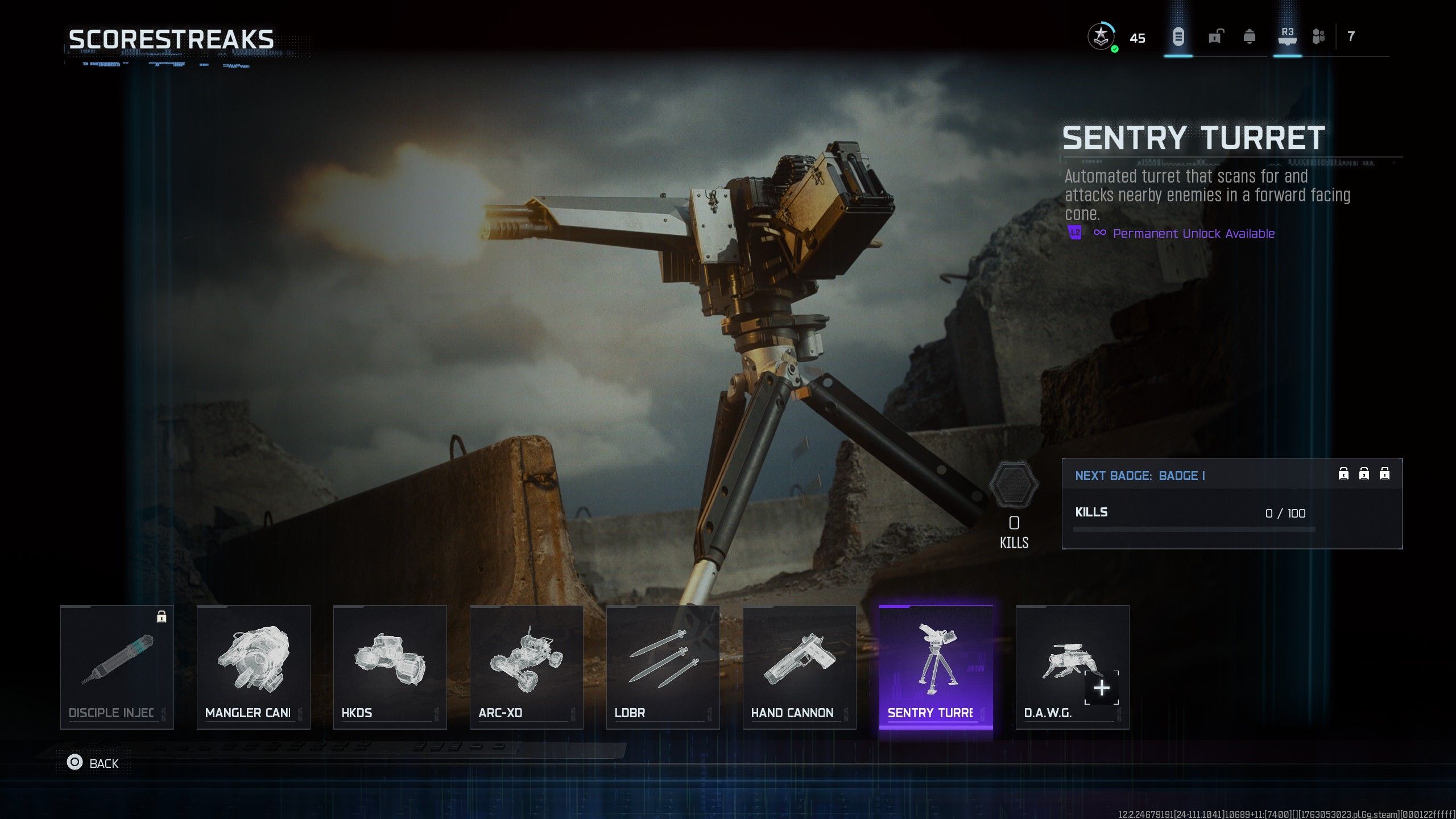
Task: Open the player rank emblem
Action: coord(1101,38)
